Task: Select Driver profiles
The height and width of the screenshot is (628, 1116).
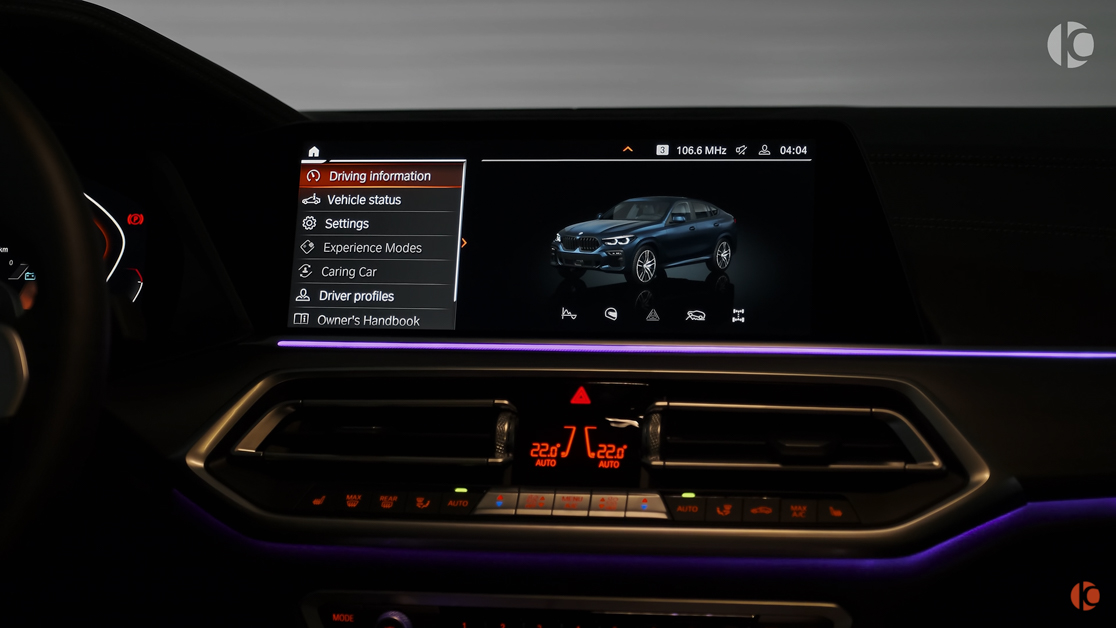Action: pos(356,296)
